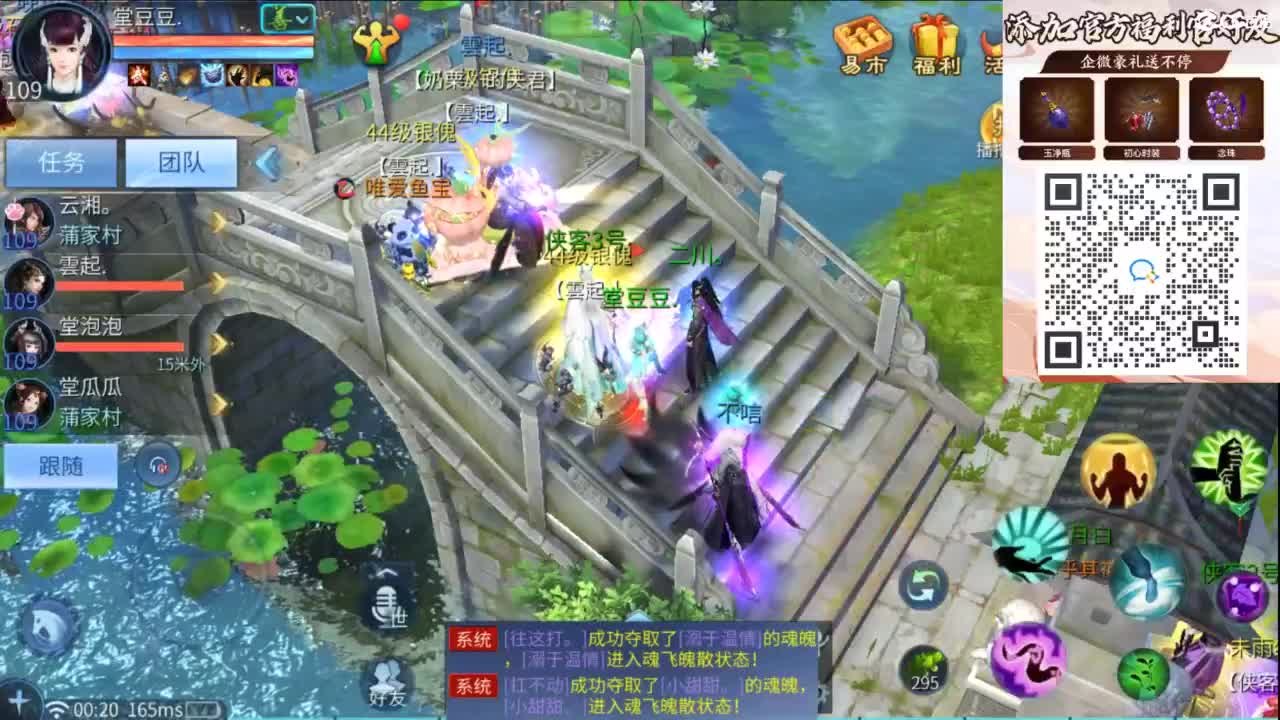The image size is (1280, 720).
Task: Switch to the 团队 tab
Action: (x=182, y=162)
